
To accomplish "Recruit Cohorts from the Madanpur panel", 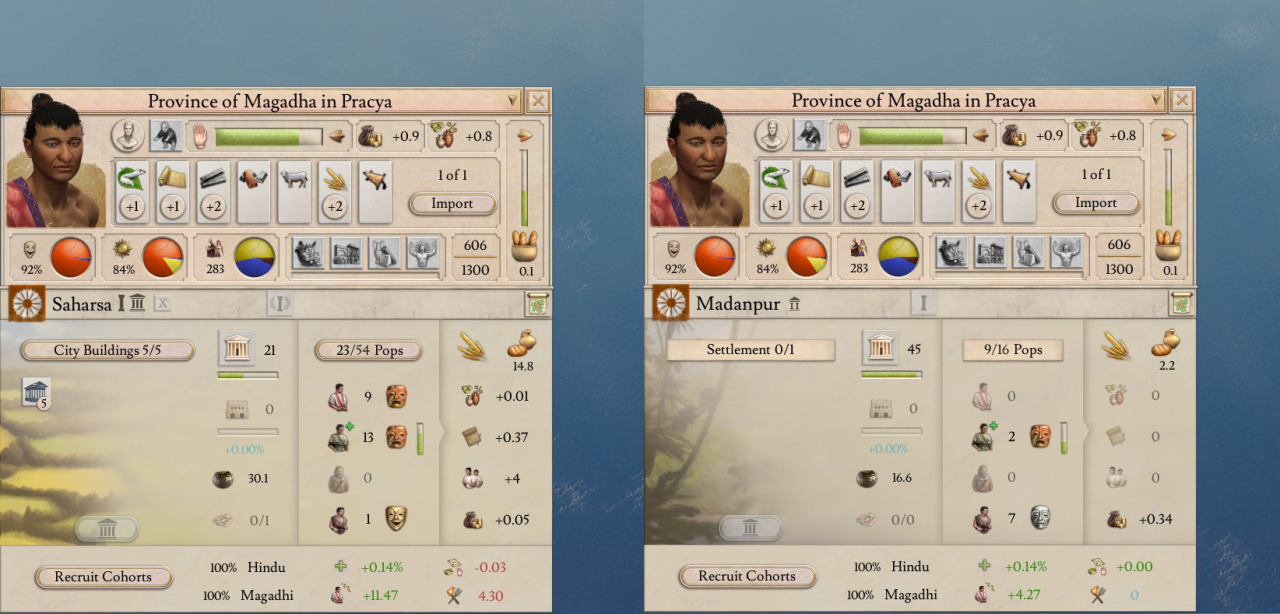I will (747, 577).
